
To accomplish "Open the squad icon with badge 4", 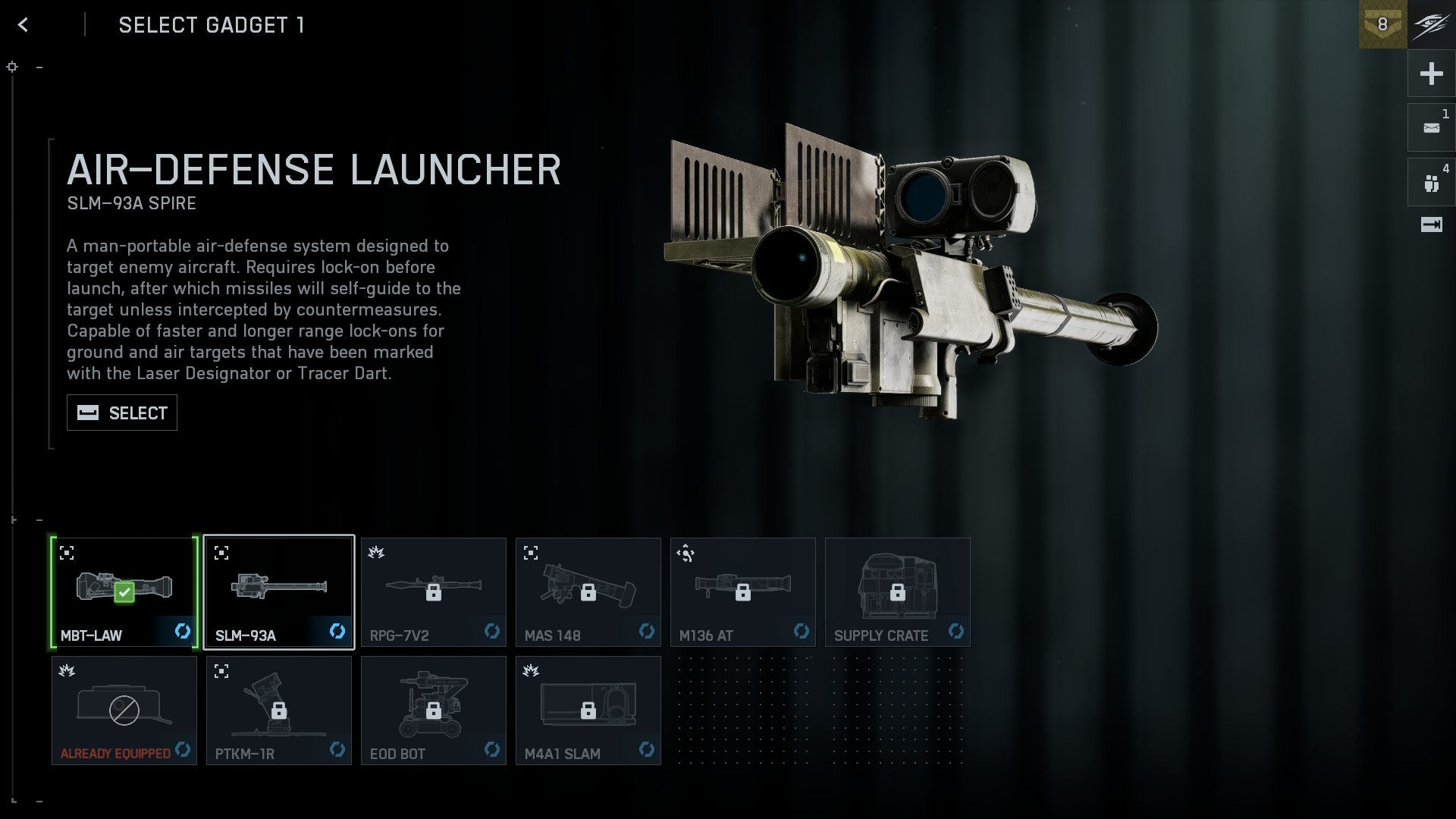I will coord(1431,183).
